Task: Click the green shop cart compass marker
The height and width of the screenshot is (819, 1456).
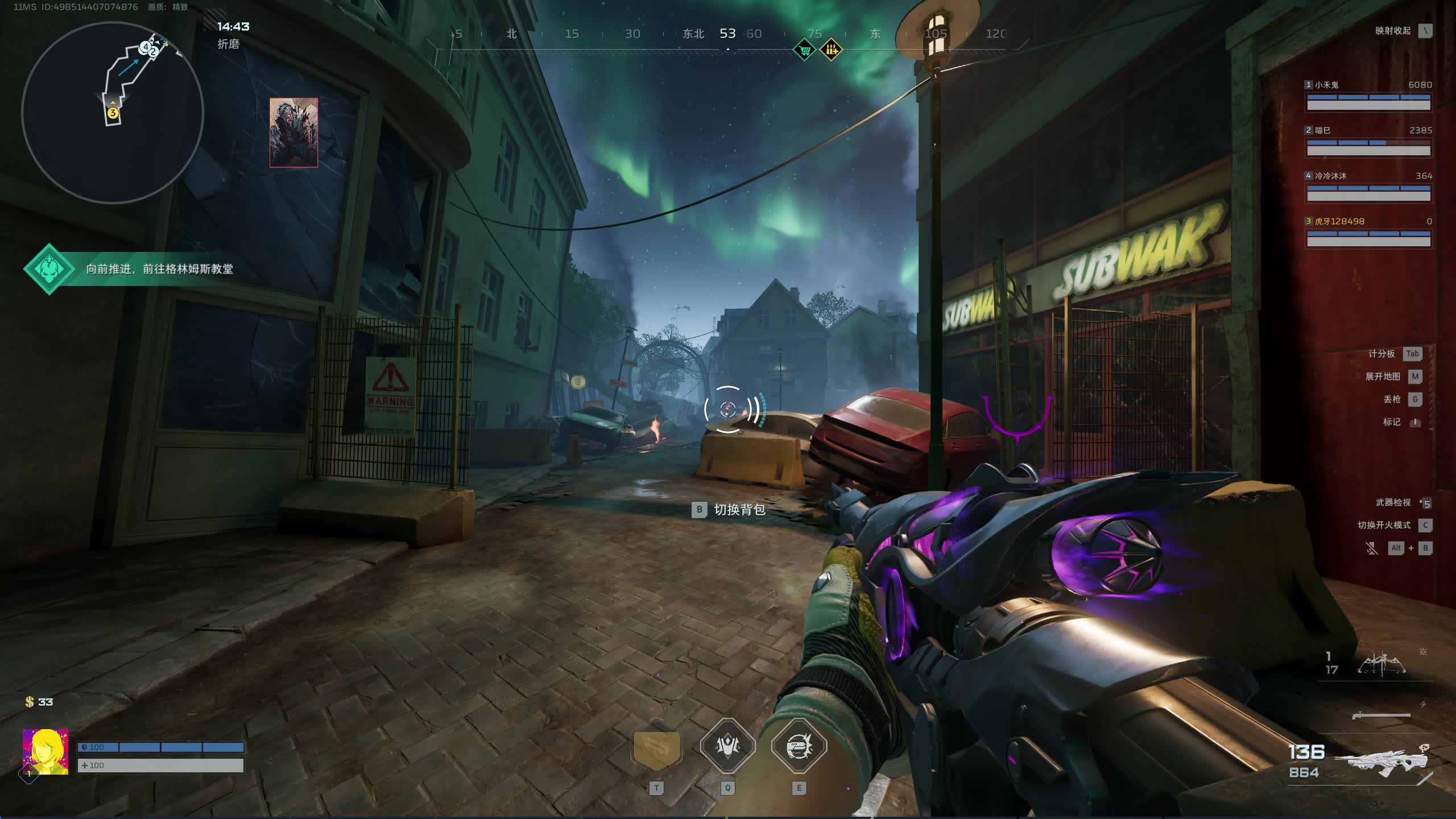Action: [804, 50]
